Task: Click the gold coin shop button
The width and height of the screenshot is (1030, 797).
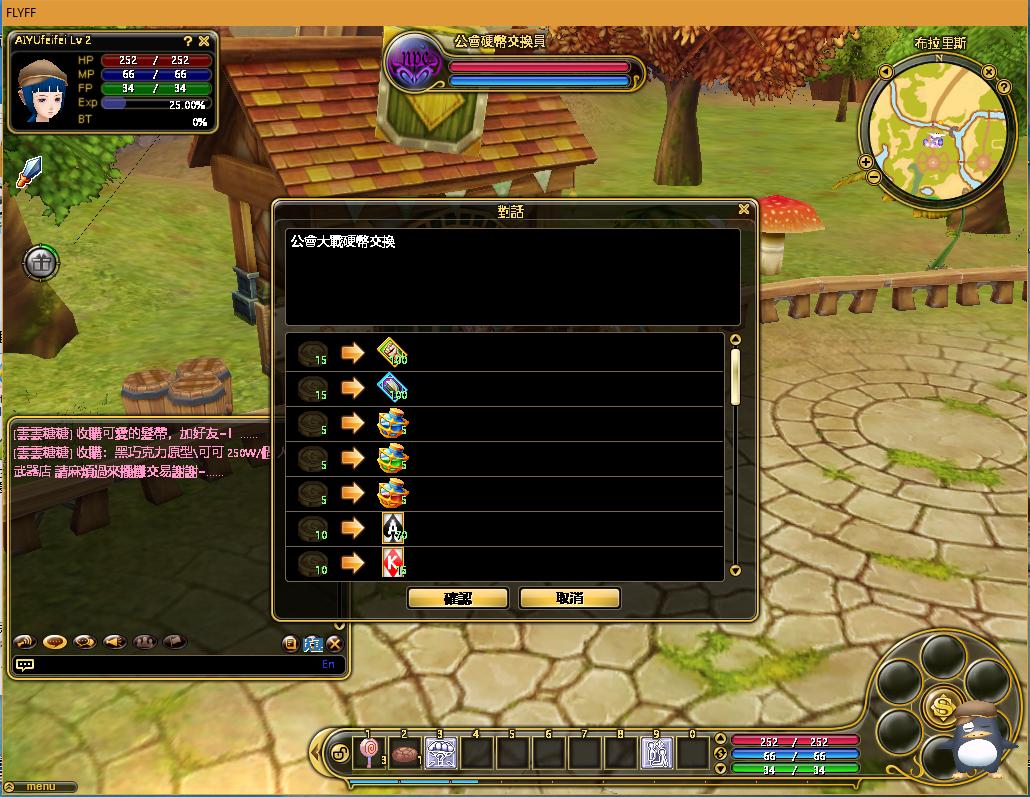Action: [941, 706]
